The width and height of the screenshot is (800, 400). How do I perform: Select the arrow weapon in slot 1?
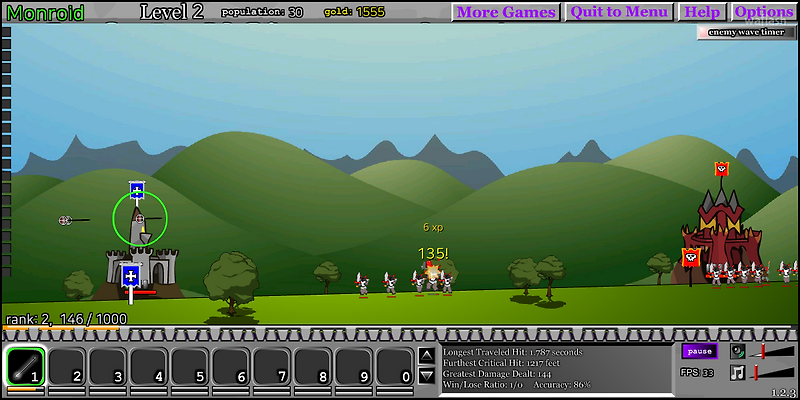pyautogui.click(x=25, y=365)
